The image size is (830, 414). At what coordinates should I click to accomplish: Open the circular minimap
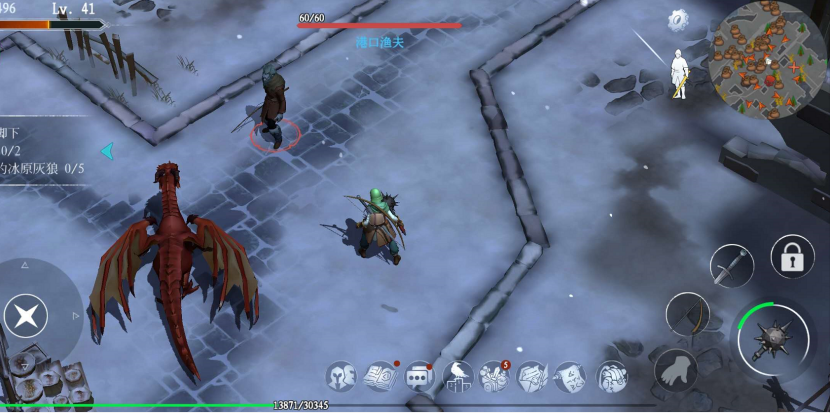point(767,57)
